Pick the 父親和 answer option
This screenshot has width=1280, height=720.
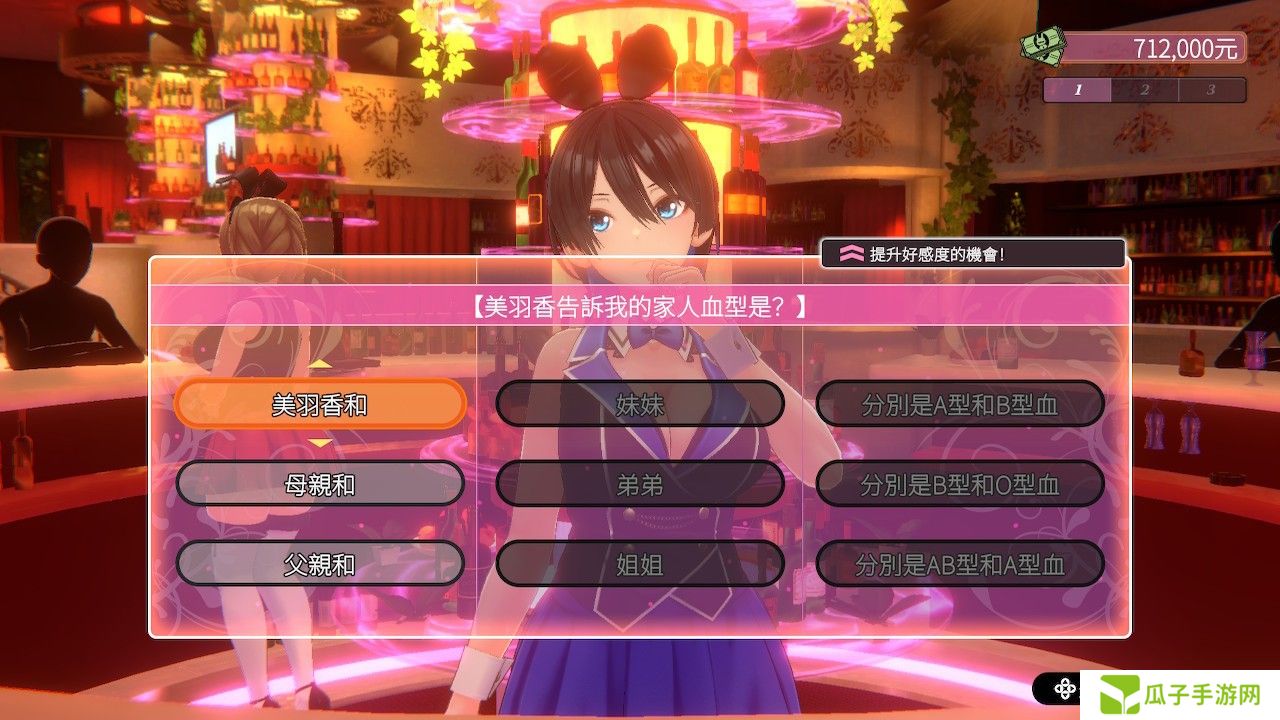[x=320, y=564]
